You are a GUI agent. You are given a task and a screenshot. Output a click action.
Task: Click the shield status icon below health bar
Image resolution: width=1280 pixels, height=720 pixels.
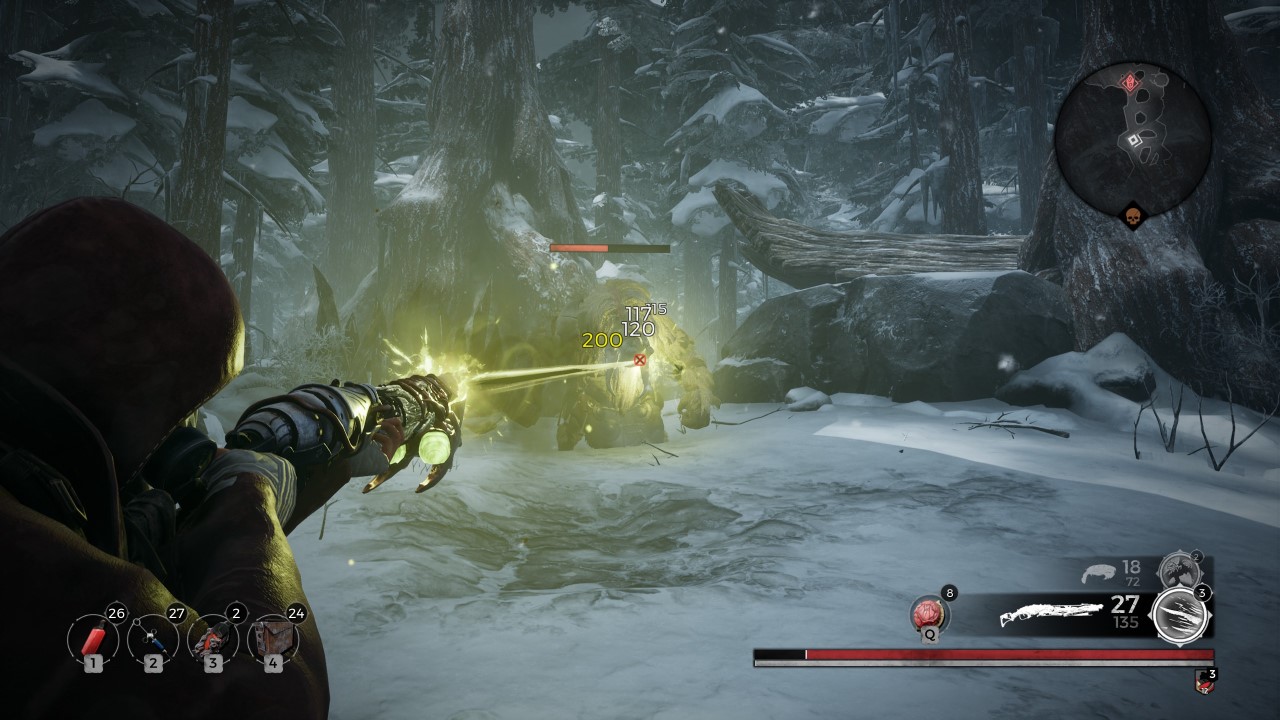click(x=1203, y=684)
